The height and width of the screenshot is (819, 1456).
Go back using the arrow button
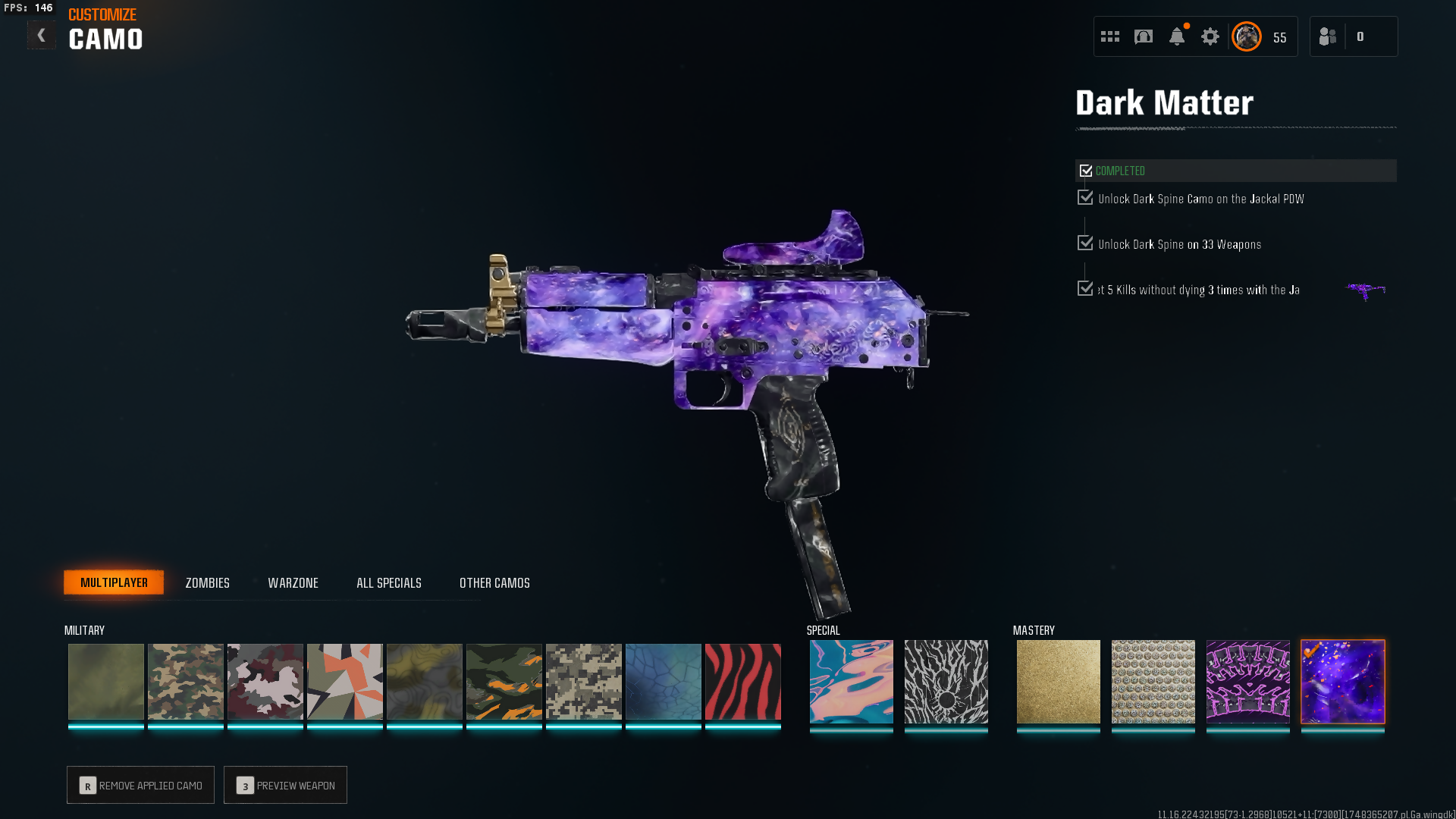[41, 35]
